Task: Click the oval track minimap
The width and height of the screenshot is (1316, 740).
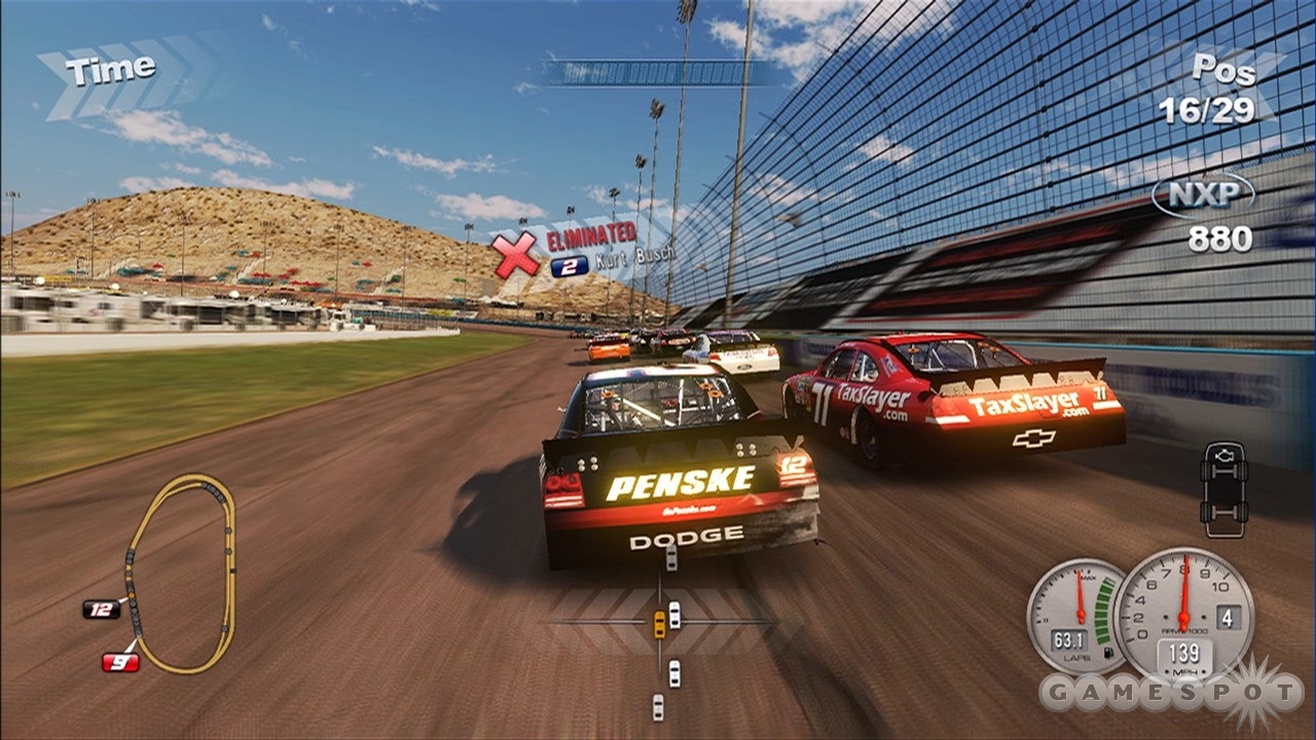Action: (x=181, y=572)
